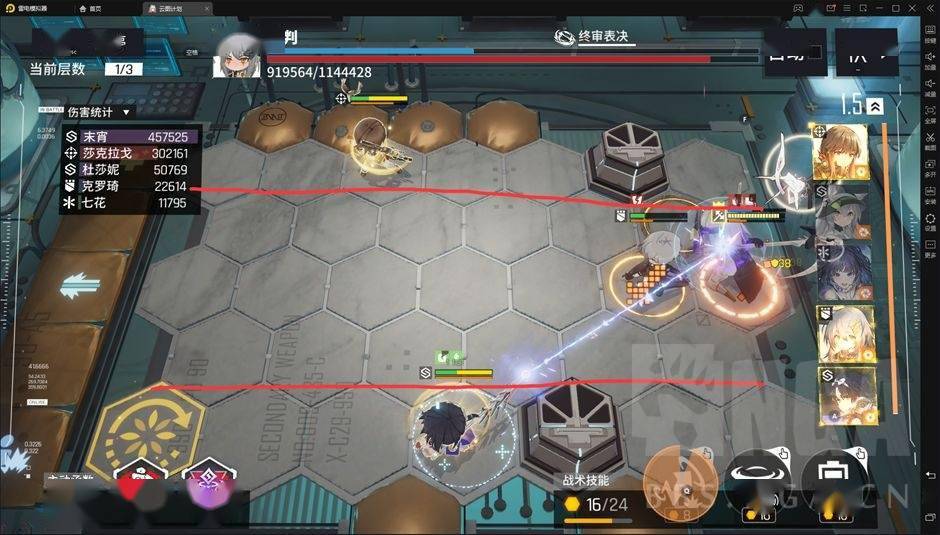940x535 pixels.
Task: Activate the orange tactical skill costing 8
Action: coord(680,476)
